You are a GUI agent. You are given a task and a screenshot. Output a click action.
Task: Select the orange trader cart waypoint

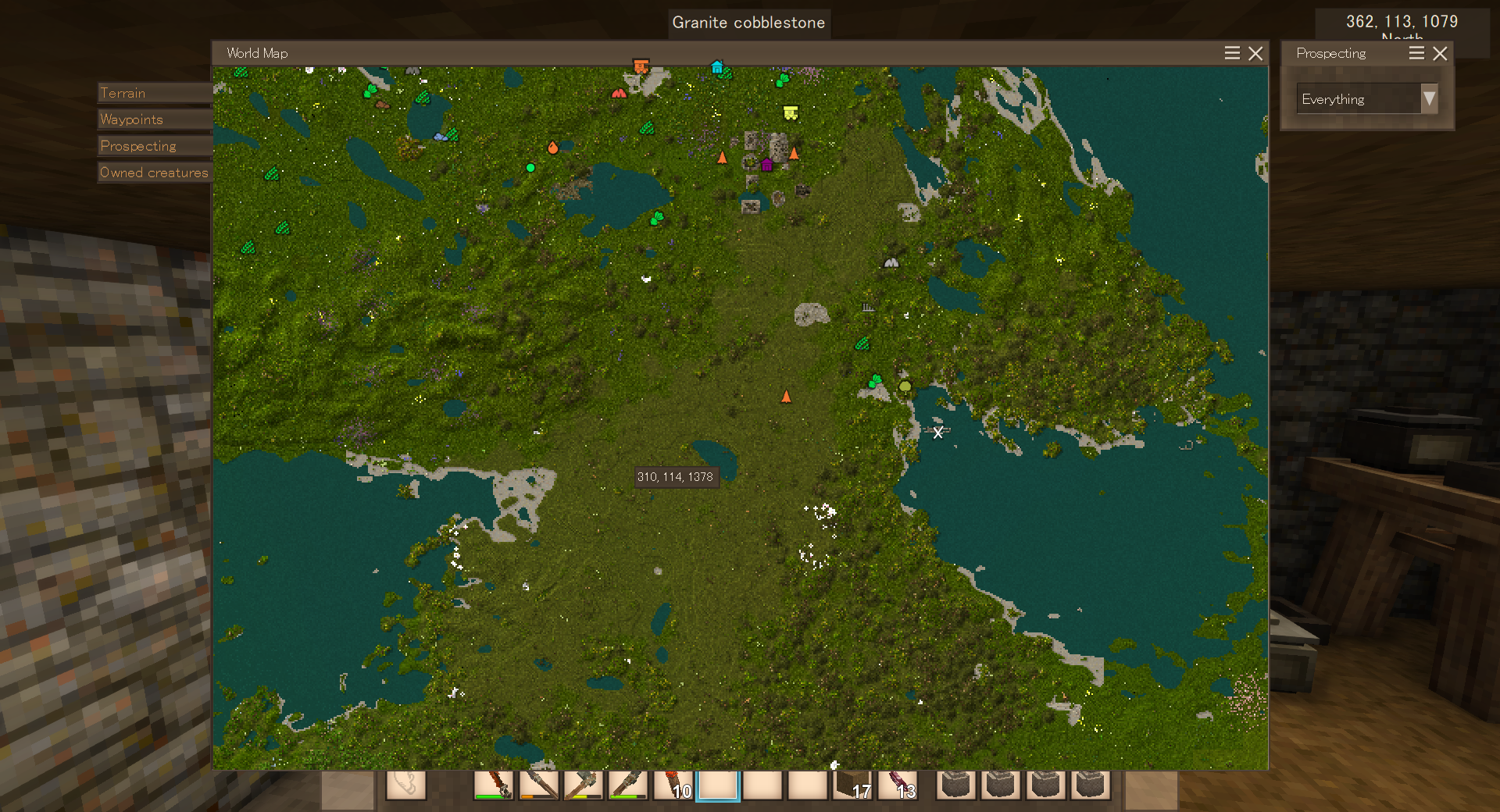coord(641,66)
